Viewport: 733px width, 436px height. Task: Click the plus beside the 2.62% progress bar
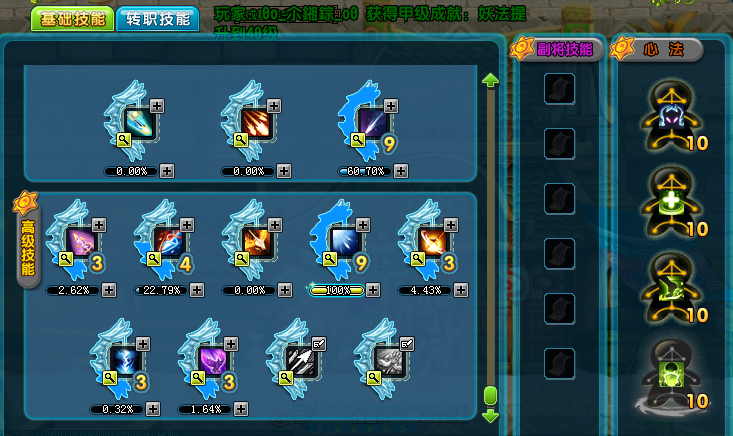pyautogui.click(x=109, y=290)
